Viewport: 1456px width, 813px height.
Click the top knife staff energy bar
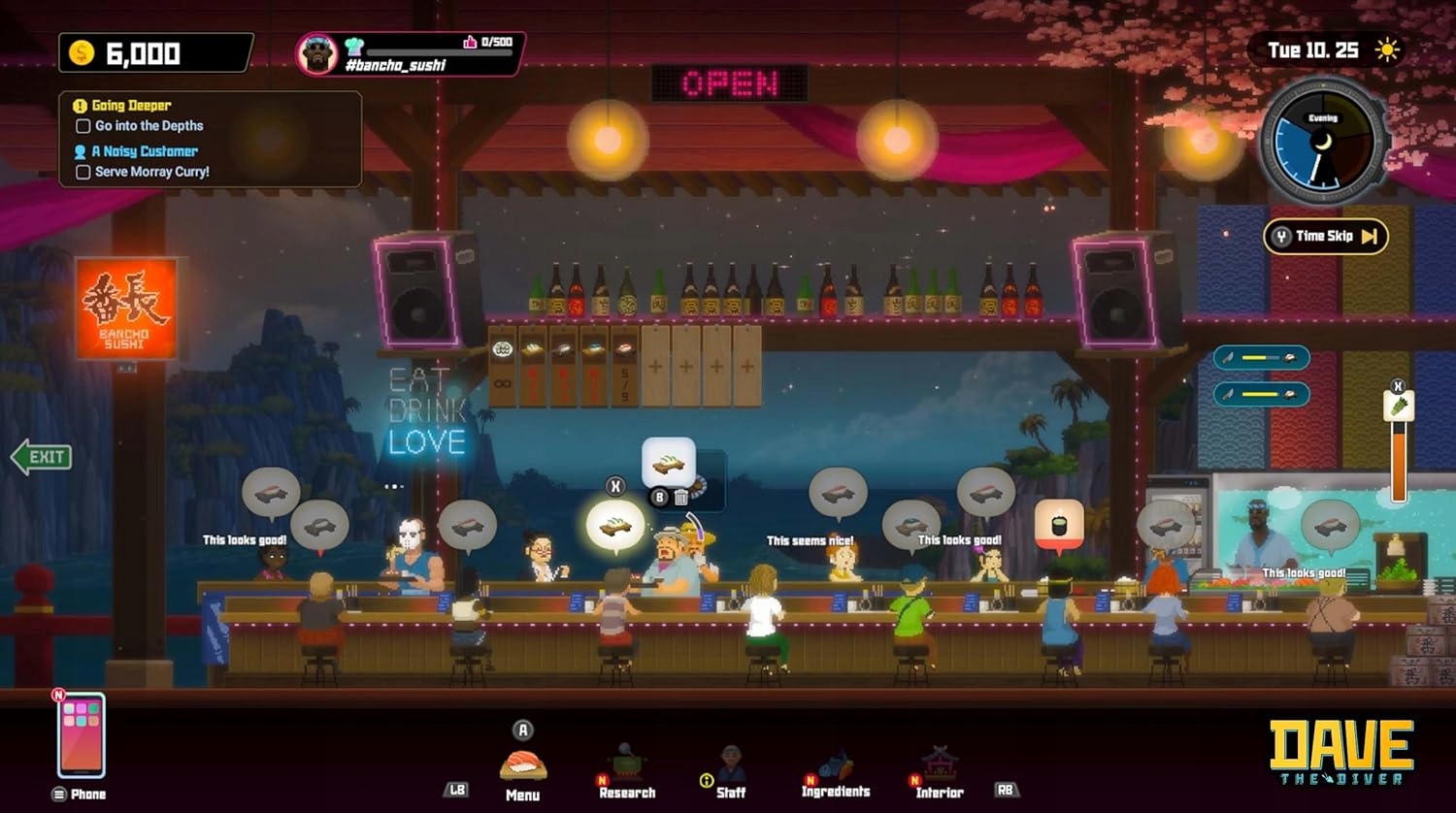click(1260, 357)
